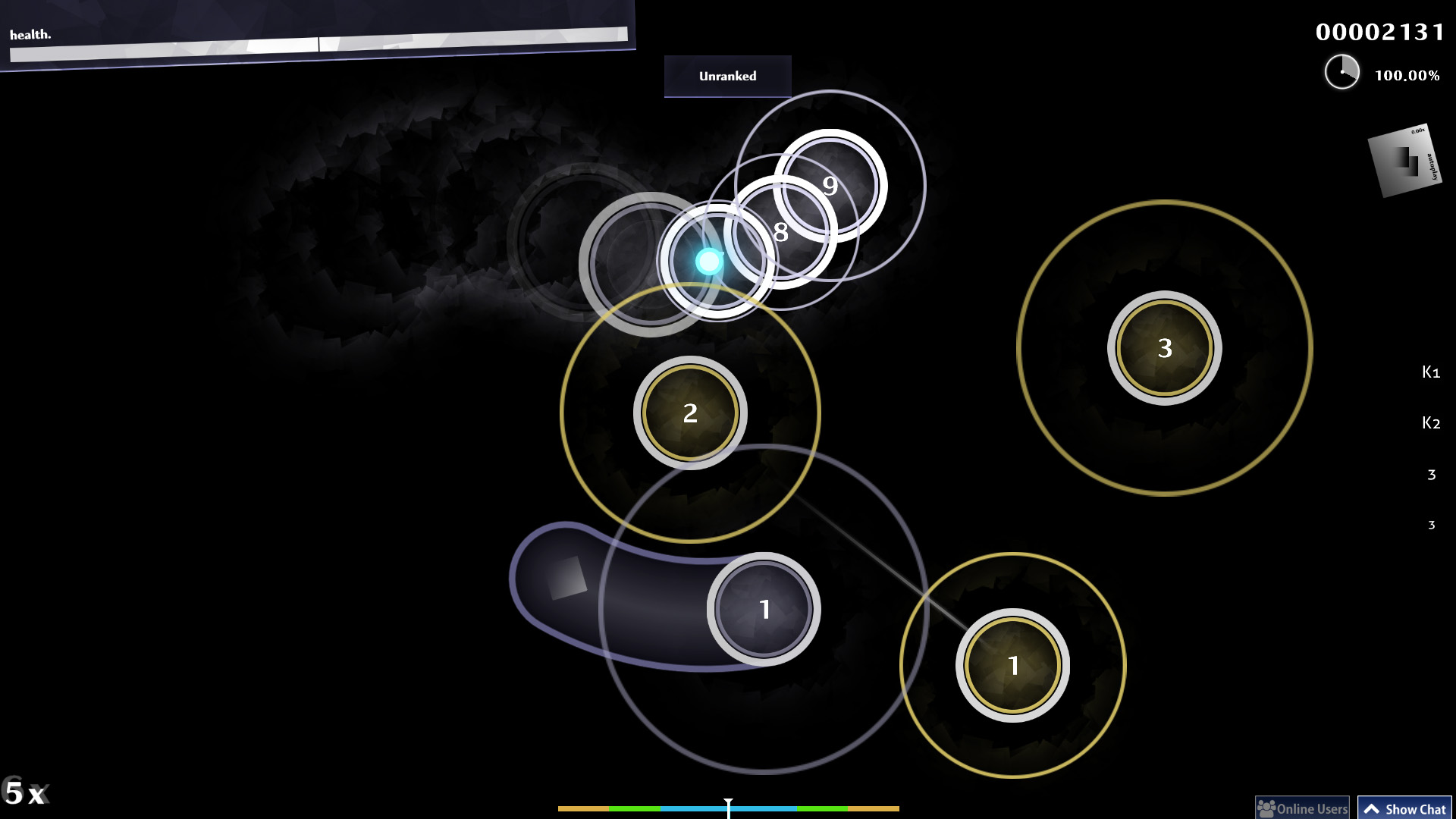Toggle the K2 key overlay indicator
Viewport: 1456px width, 819px height.
[x=1430, y=422]
